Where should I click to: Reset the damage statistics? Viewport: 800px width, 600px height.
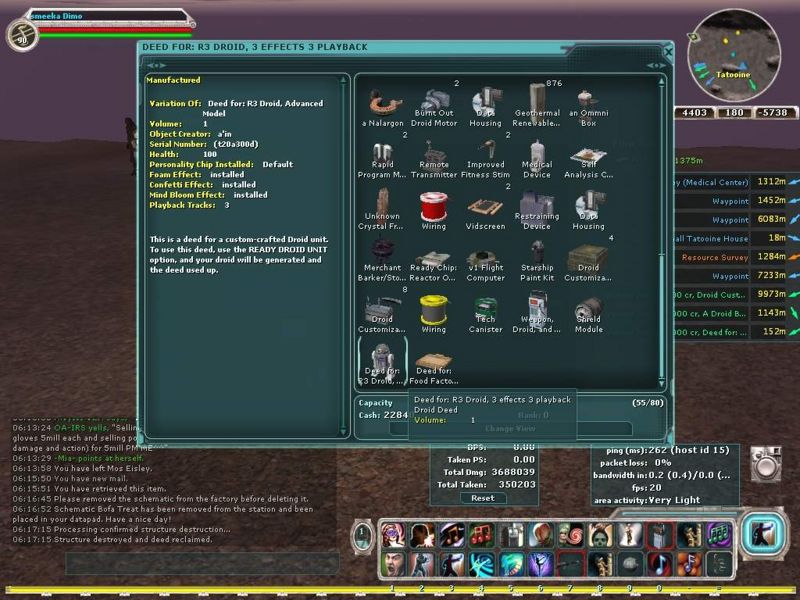(483, 498)
